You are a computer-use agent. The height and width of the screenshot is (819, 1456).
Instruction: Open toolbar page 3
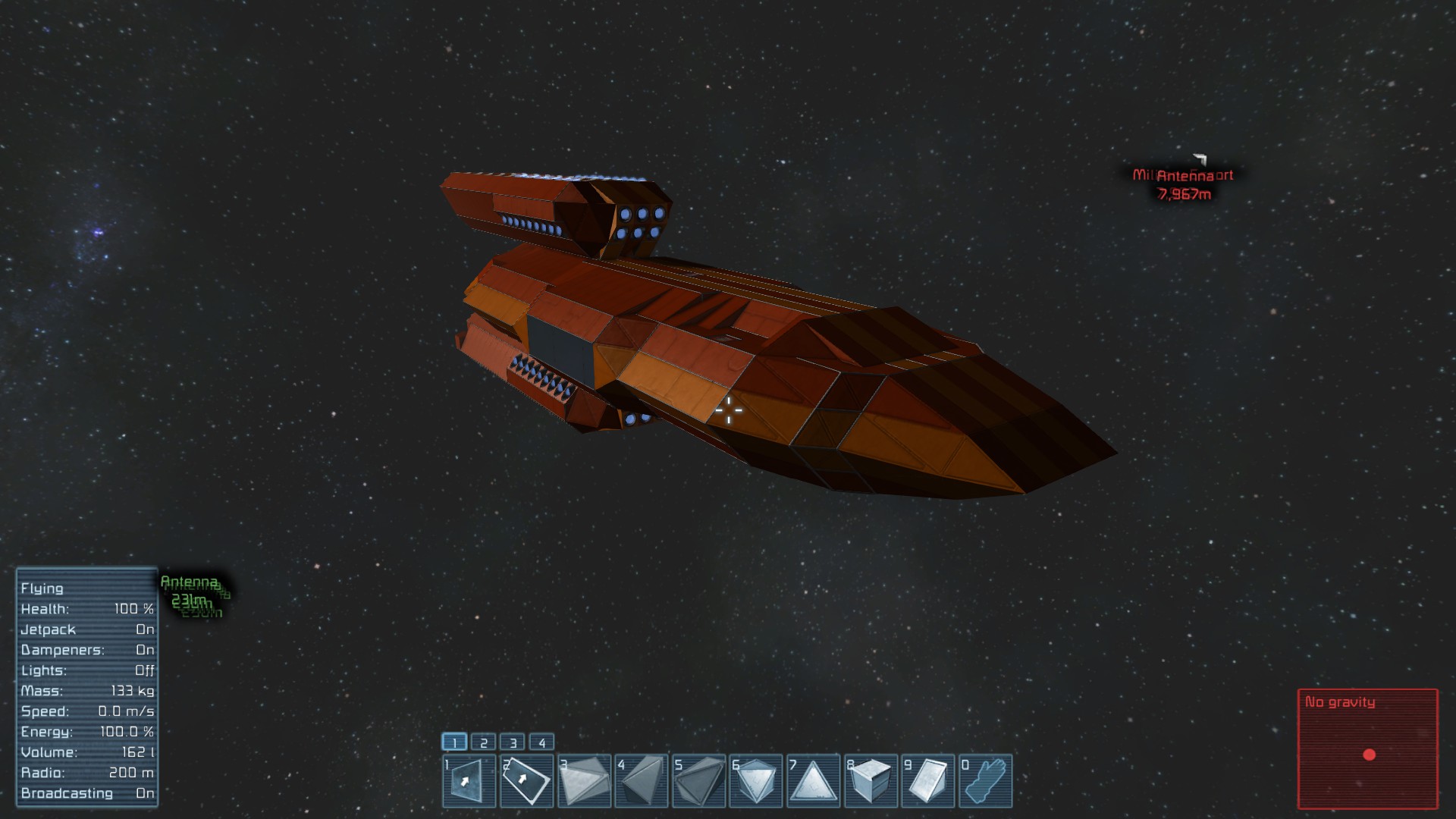[x=513, y=742]
